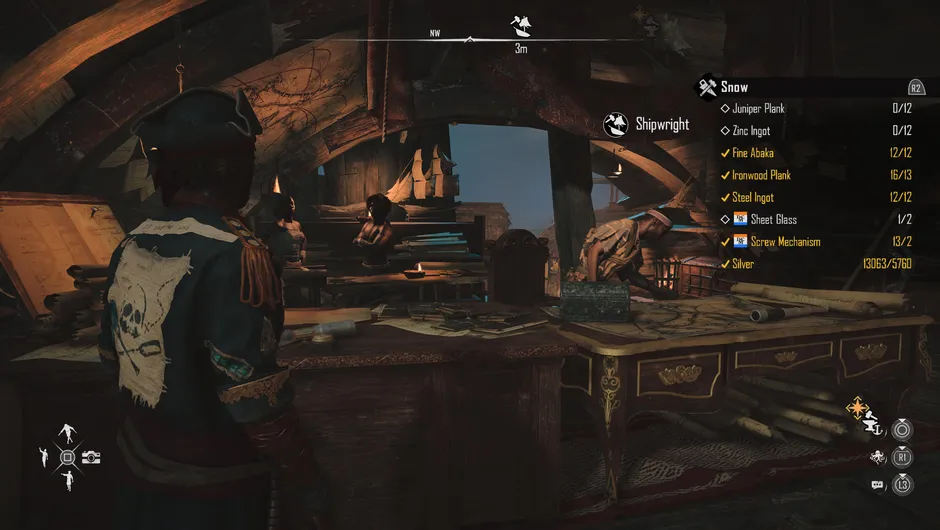Image resolution: width=940 pixels, height=530 pixels.
Task: Click the Sheet Glass requirement row
Action: pos(773,219)
